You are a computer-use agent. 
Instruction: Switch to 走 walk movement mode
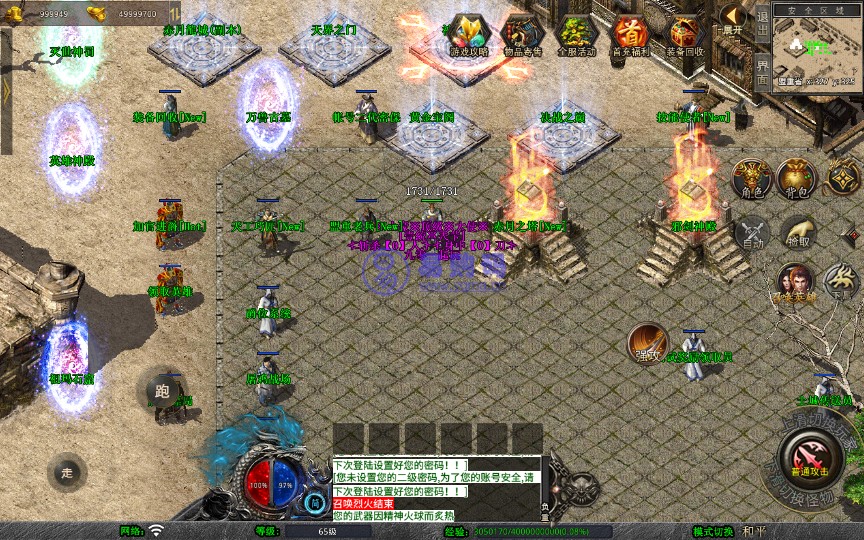tap(67, 472)
